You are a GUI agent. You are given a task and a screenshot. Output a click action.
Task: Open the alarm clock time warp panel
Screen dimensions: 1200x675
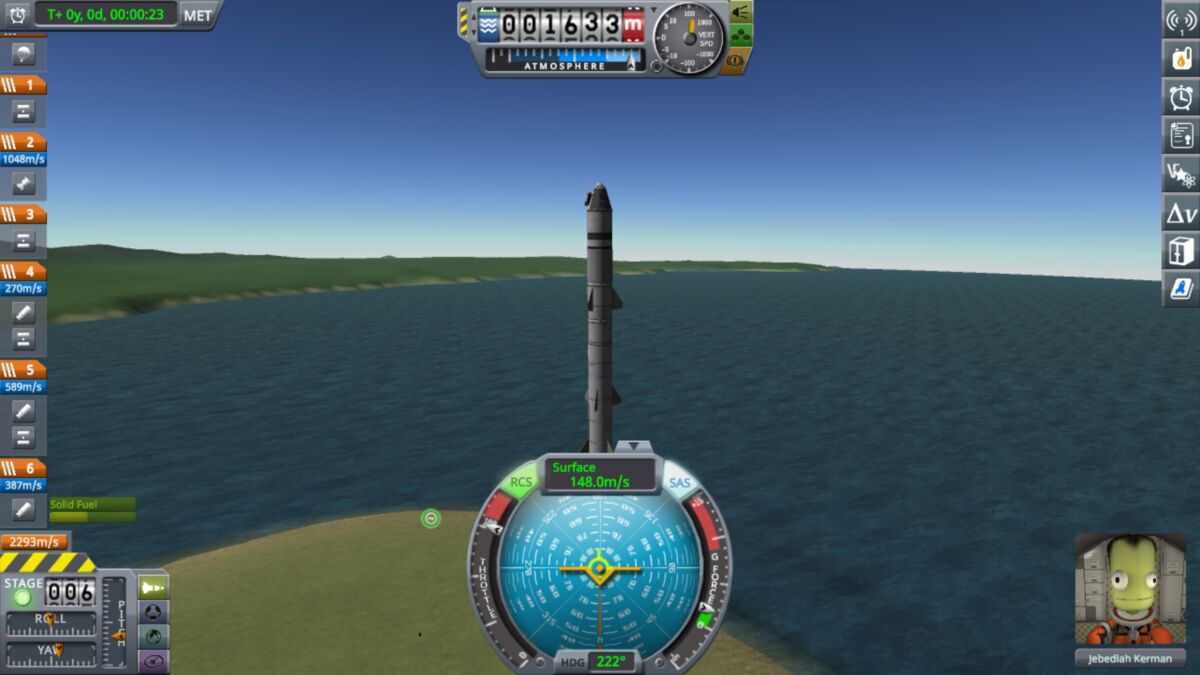point(17,14)
